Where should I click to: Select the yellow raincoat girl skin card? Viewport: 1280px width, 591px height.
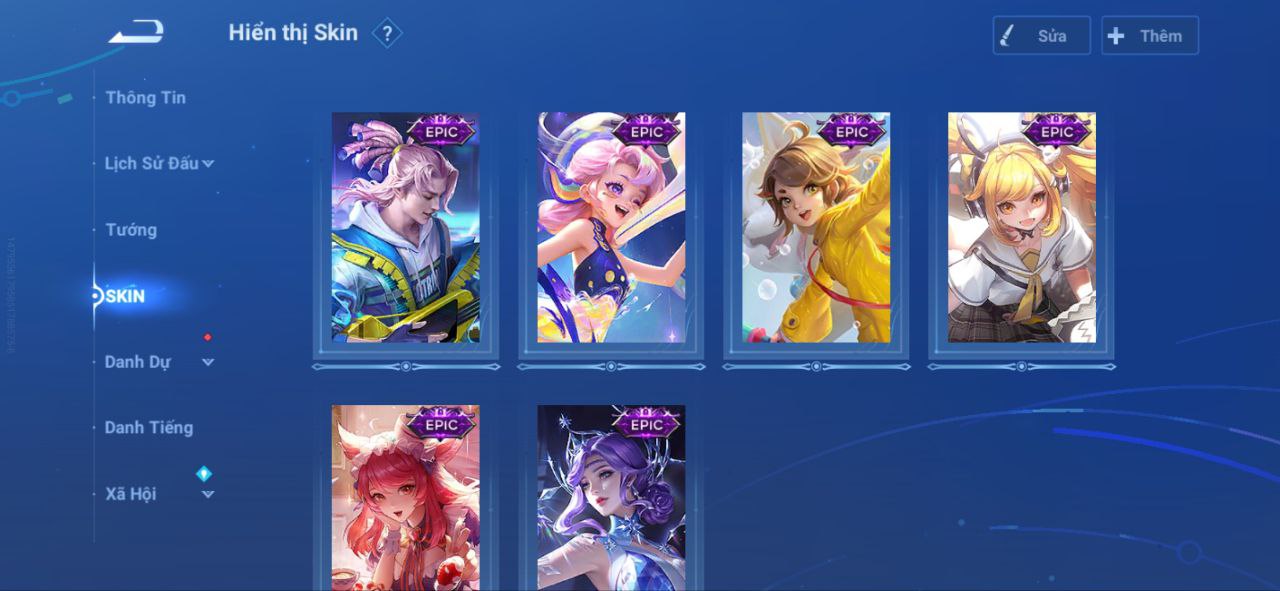(x=816, y=228)
